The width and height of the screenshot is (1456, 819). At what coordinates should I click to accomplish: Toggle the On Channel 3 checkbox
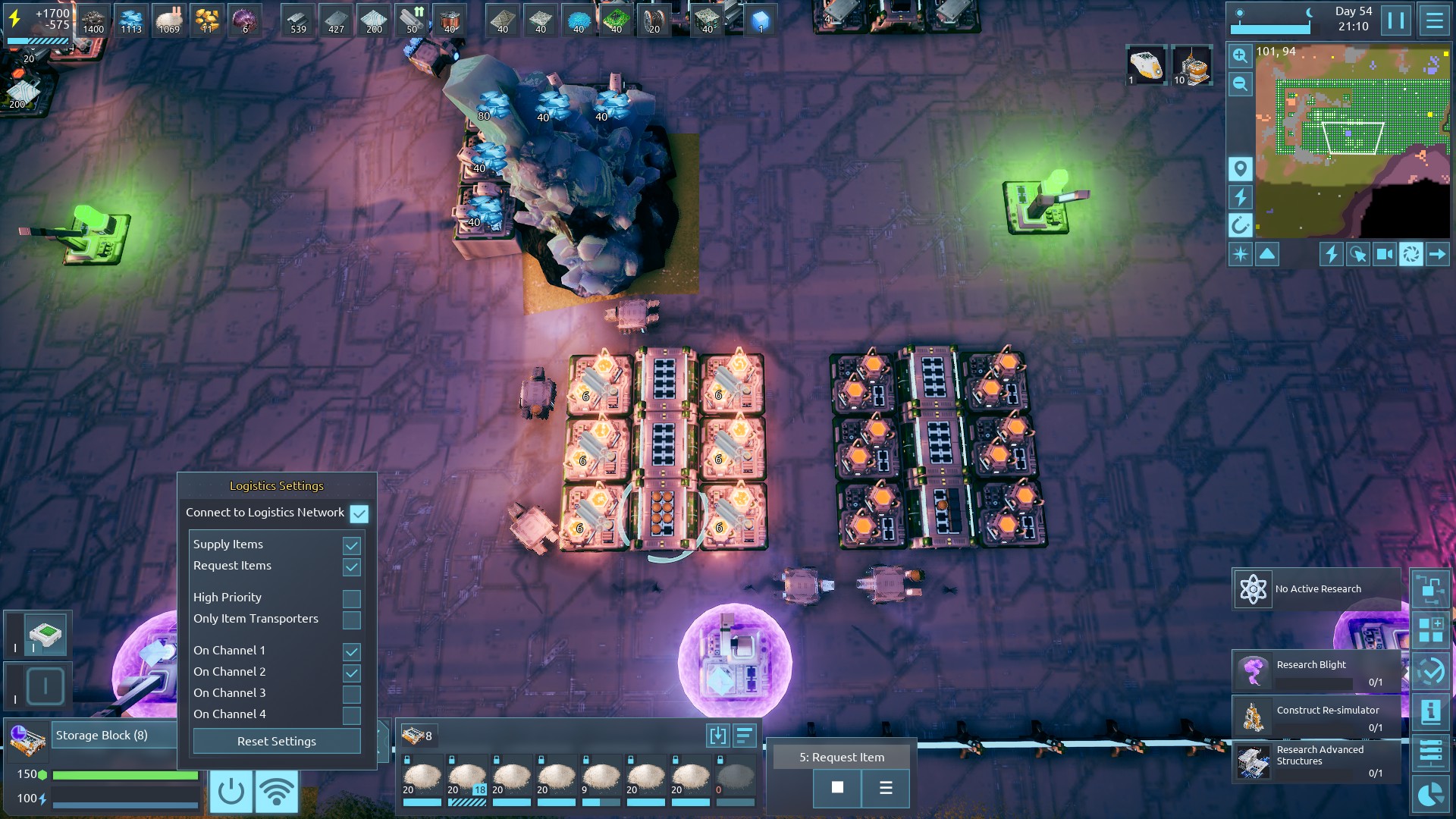click(x=351, y=694)
